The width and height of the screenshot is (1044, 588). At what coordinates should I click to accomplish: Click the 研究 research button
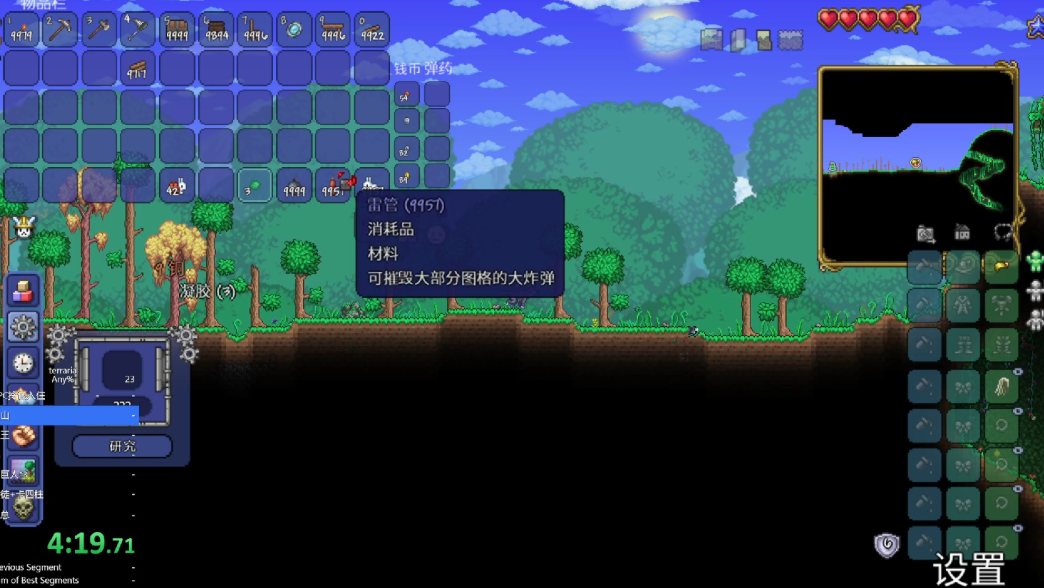pos(122,446)
